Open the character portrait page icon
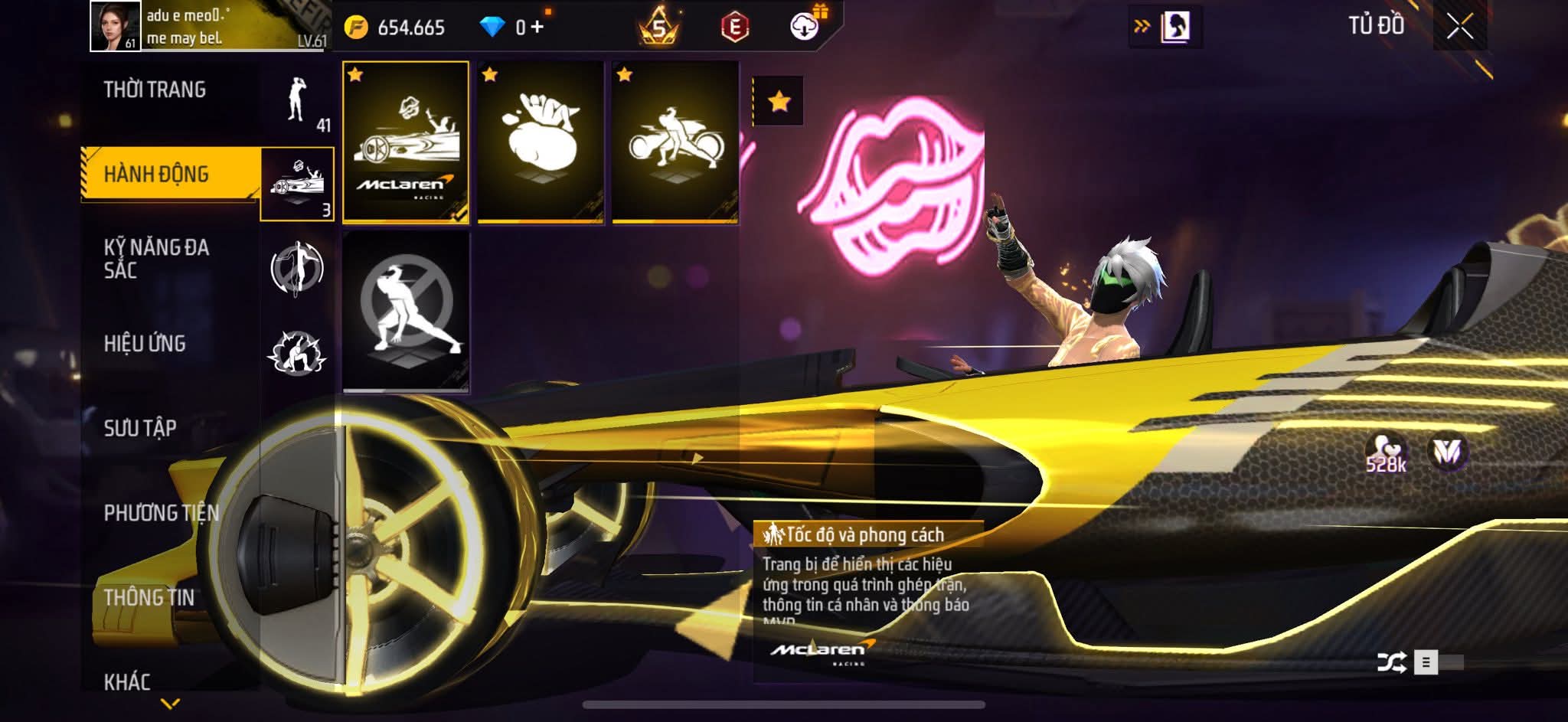Screen dimensions: 1568x722 tap(1175, 28)
